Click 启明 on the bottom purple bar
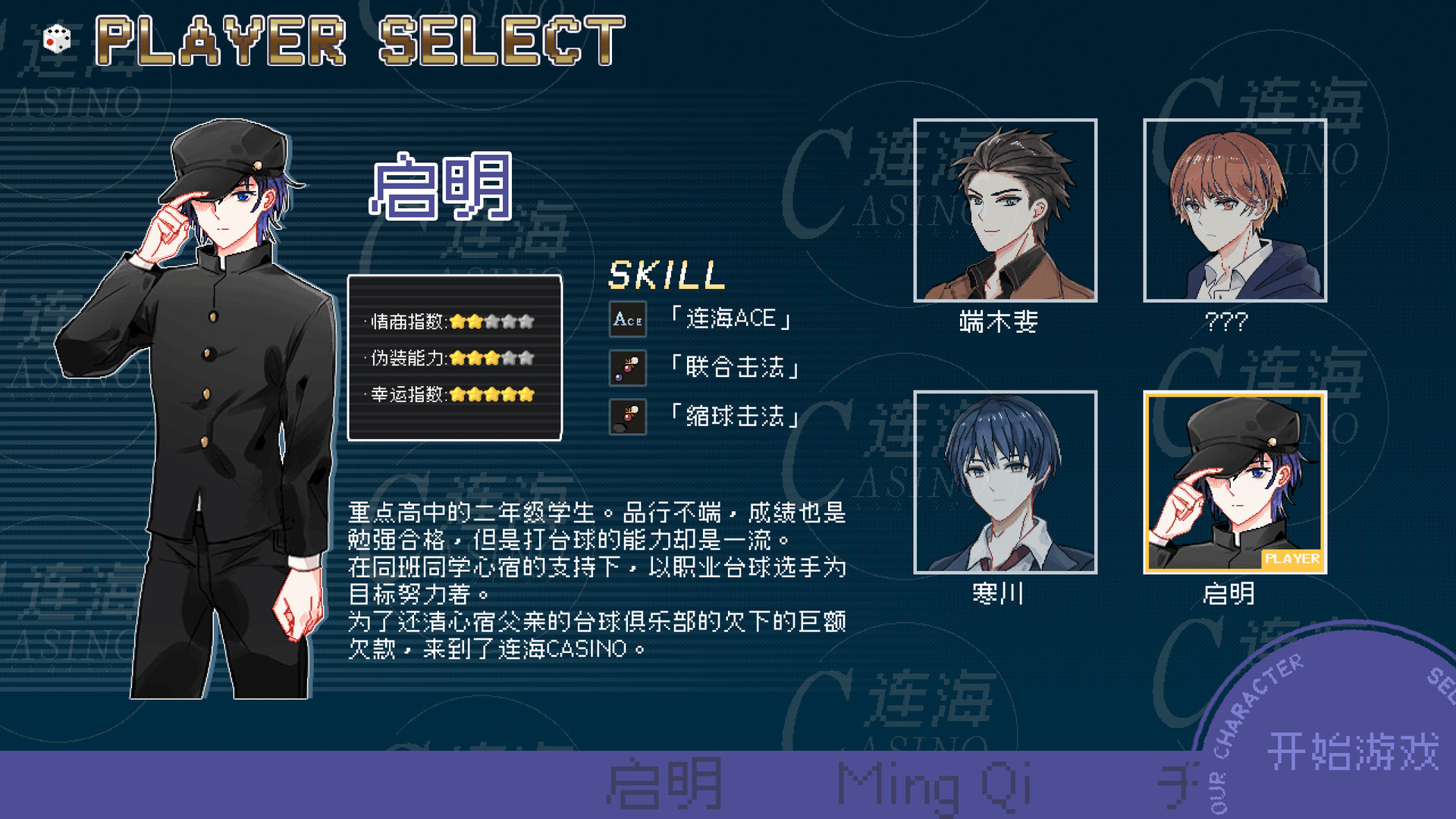The width and height of the screenshot is (1456, 819). coord(664,783)
